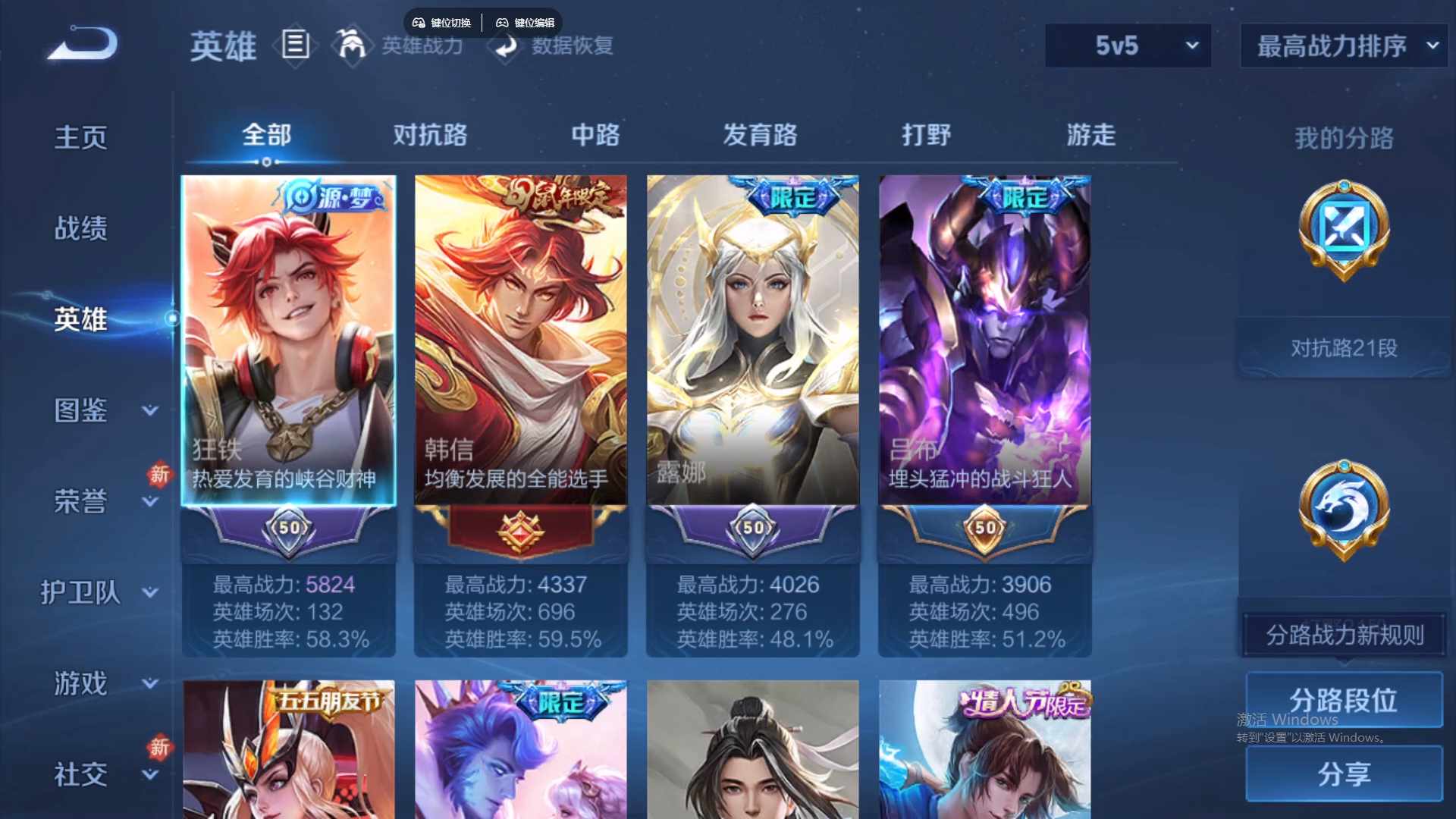
Task: Click 狂铁's level 50 badge
Action: click(x=290, y=529)
